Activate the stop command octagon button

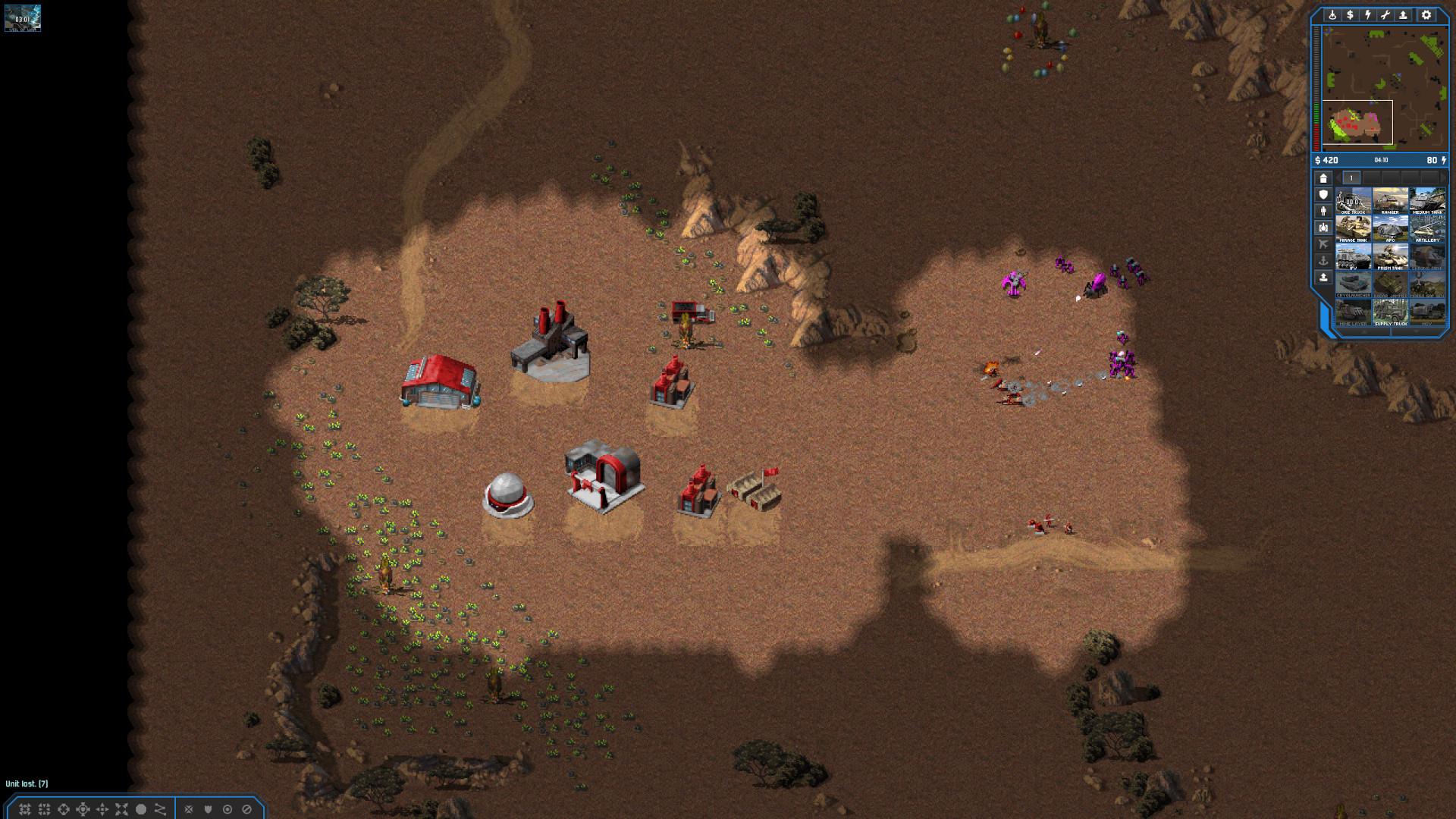(140, 809)
